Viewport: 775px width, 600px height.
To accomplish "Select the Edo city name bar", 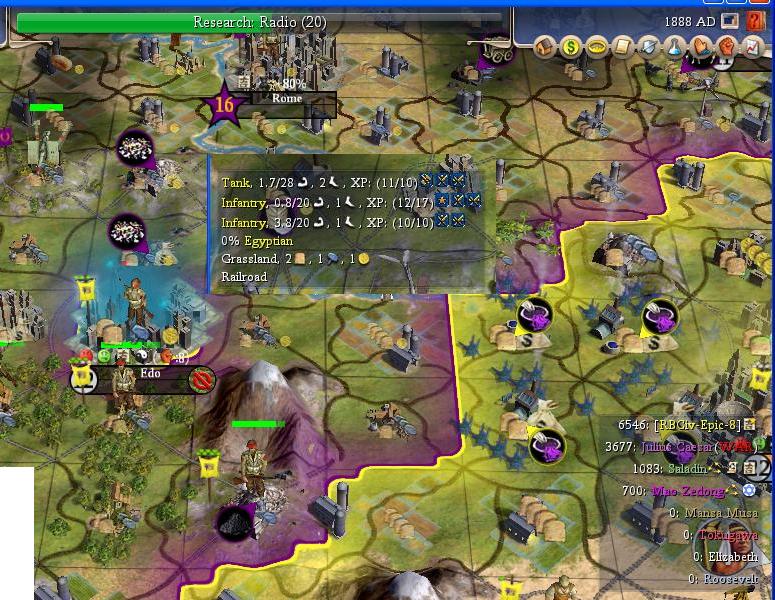I will tap(151, 374).
